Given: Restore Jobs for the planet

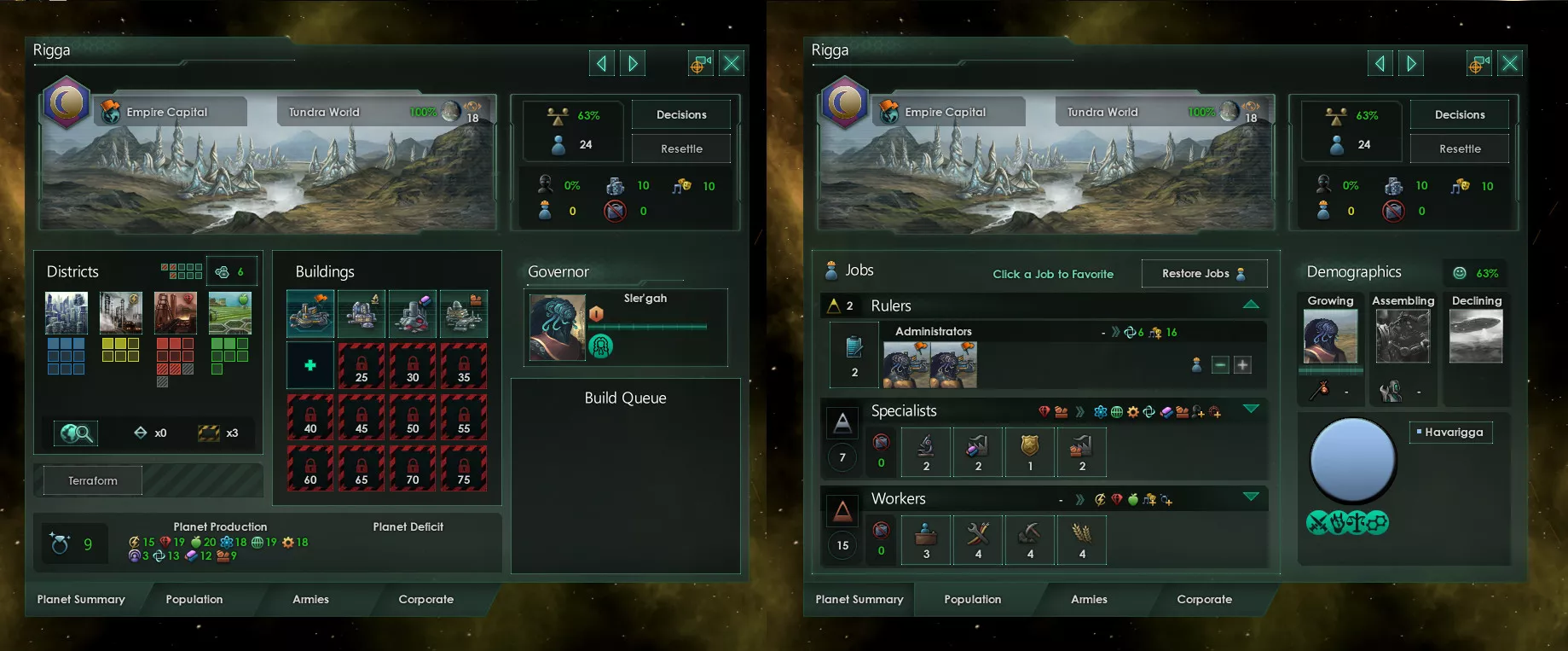Looking at the screenshot, I should pyautogui.click(x=1203, y=273).
